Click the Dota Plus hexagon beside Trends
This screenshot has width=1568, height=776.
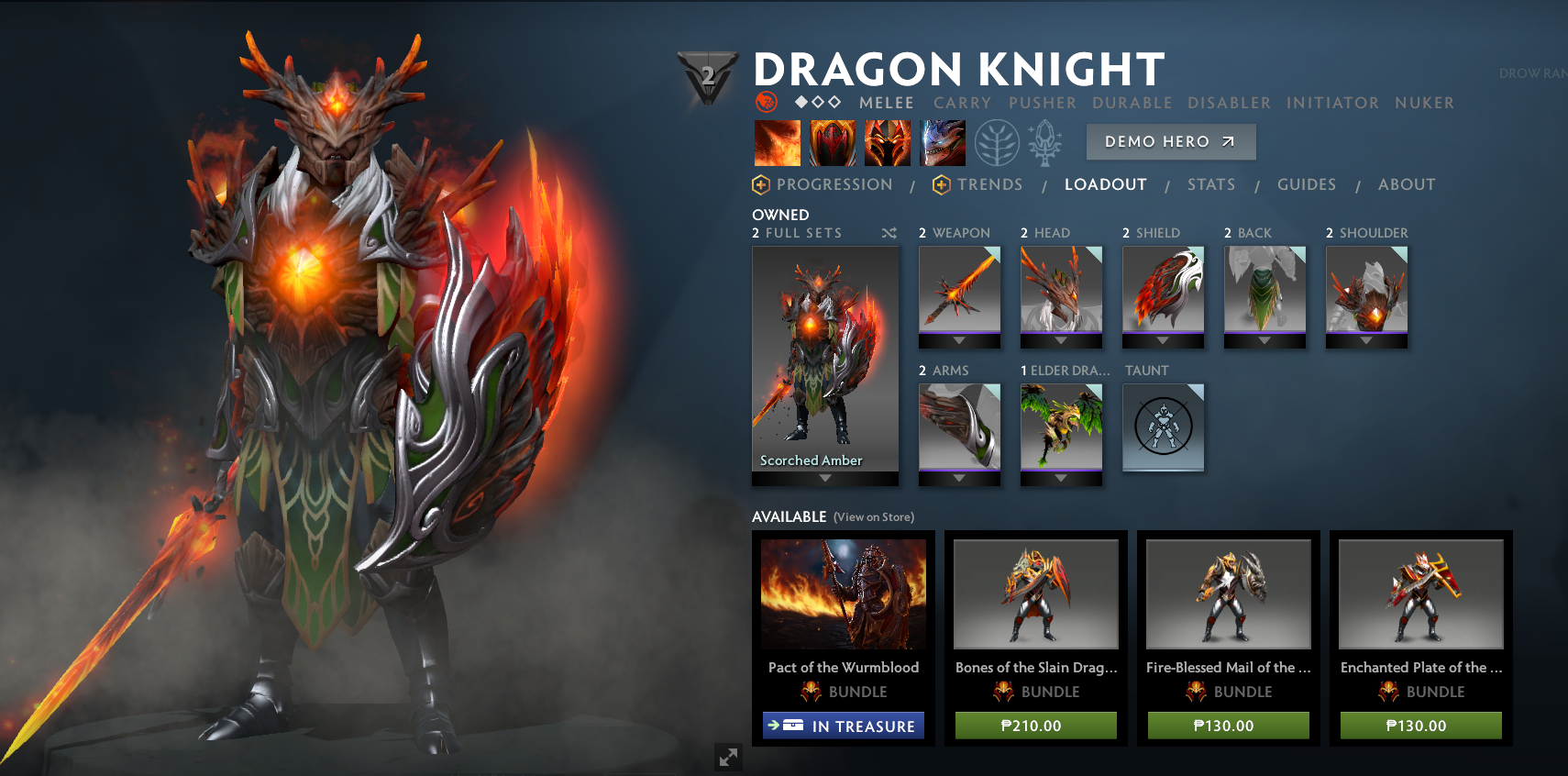(x=942, y=184)
